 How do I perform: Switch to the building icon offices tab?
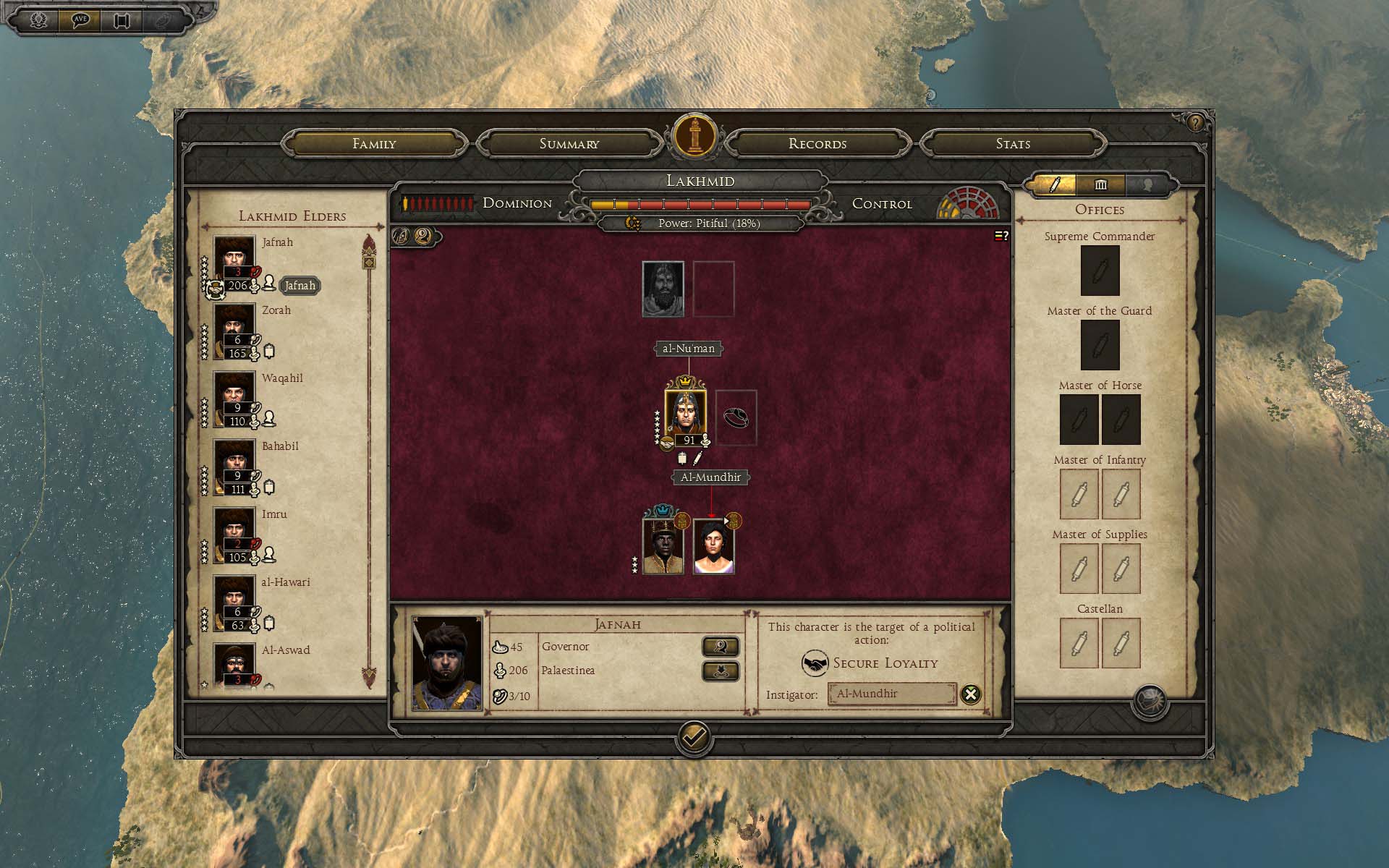pos(1100,184)
